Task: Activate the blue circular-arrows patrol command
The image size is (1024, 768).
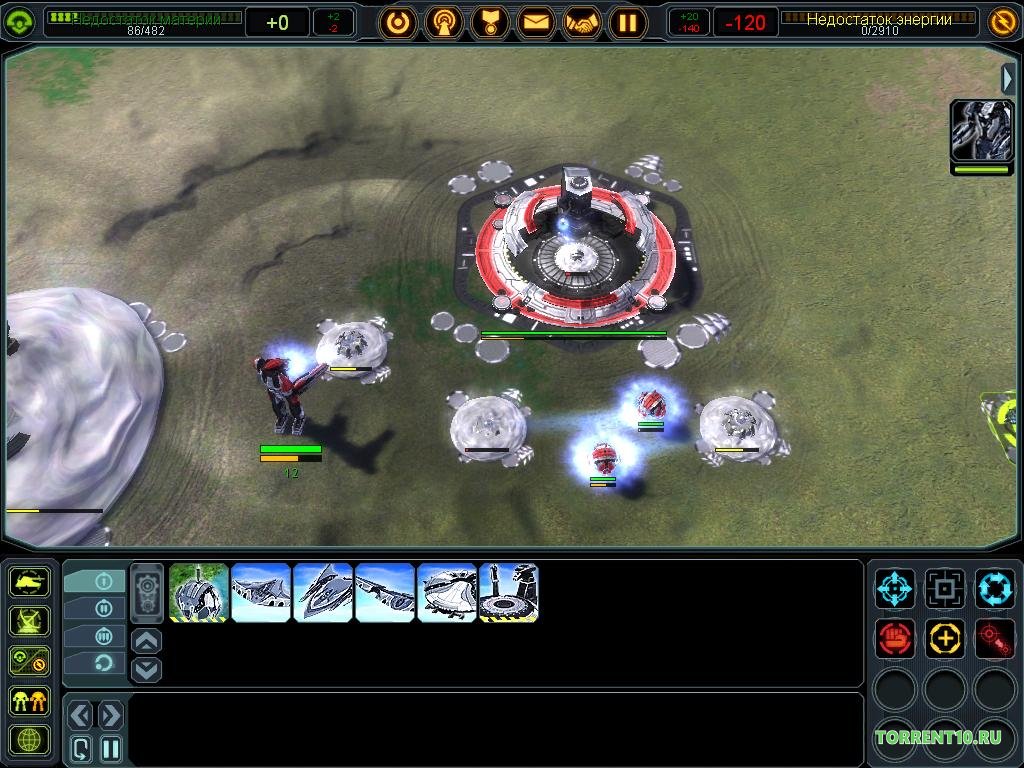Action: (x=994, y=588)
